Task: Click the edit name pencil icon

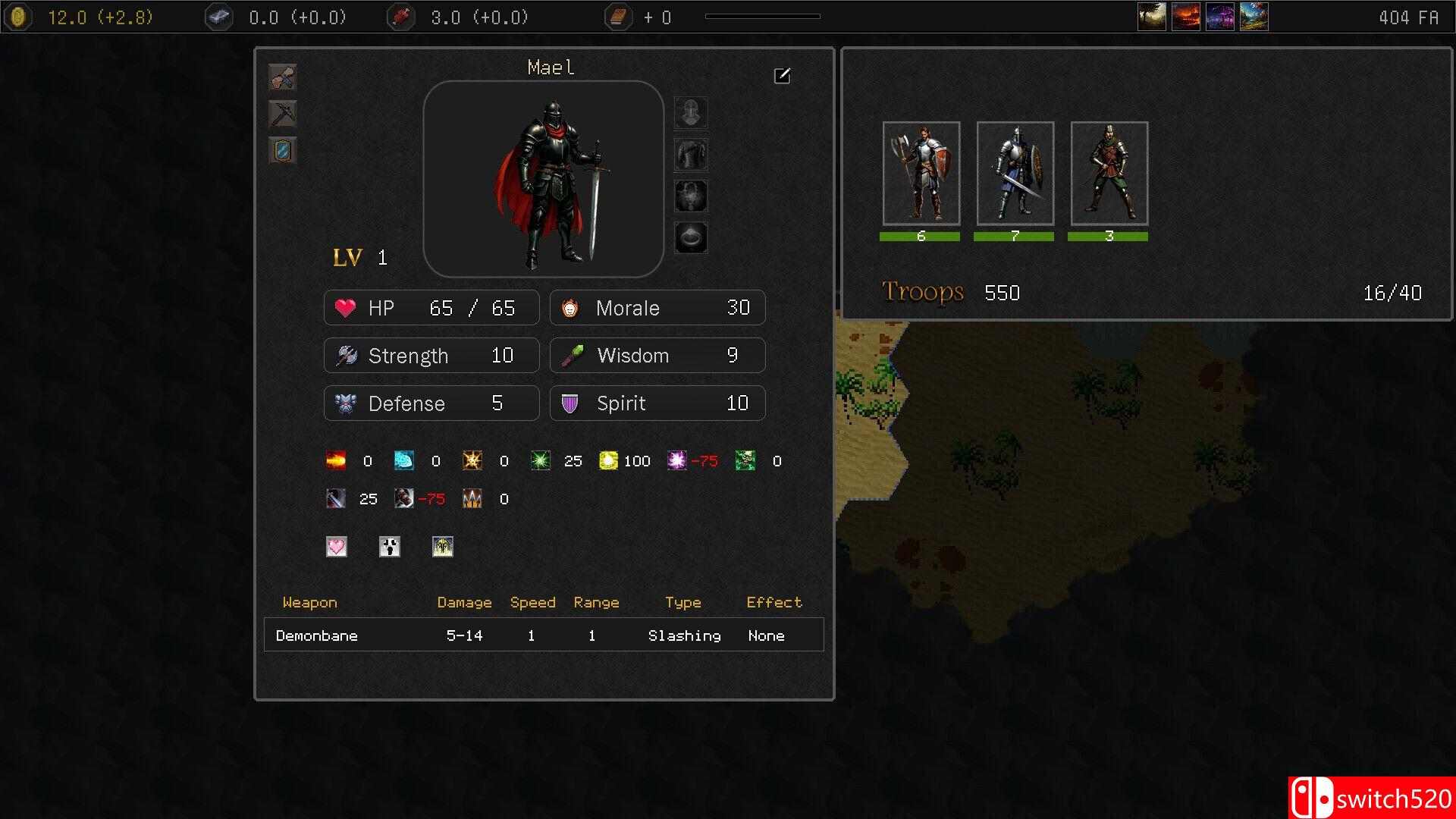Action: tap(782, 76)
